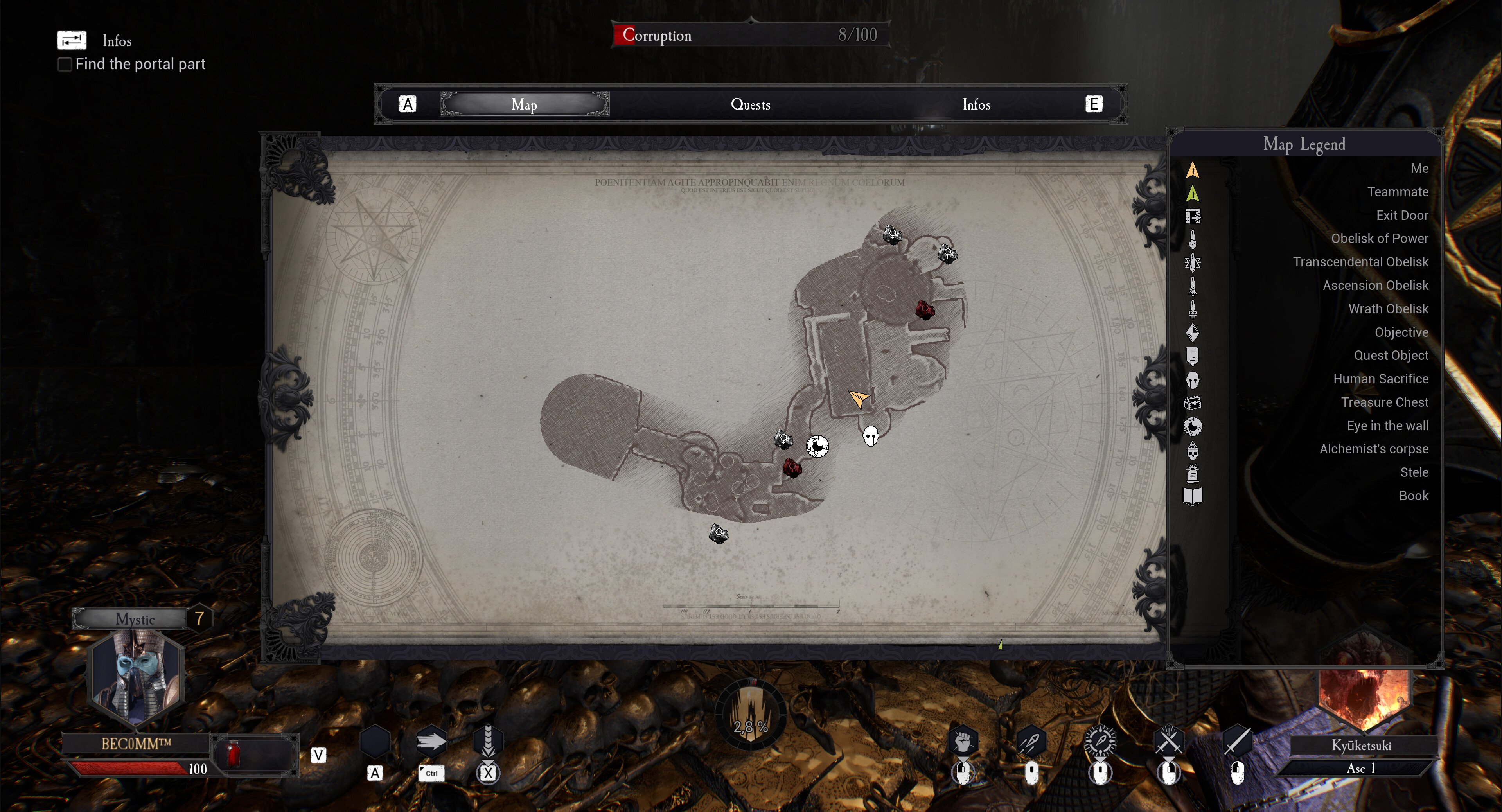Select the red health potion slot

point(233,754)
